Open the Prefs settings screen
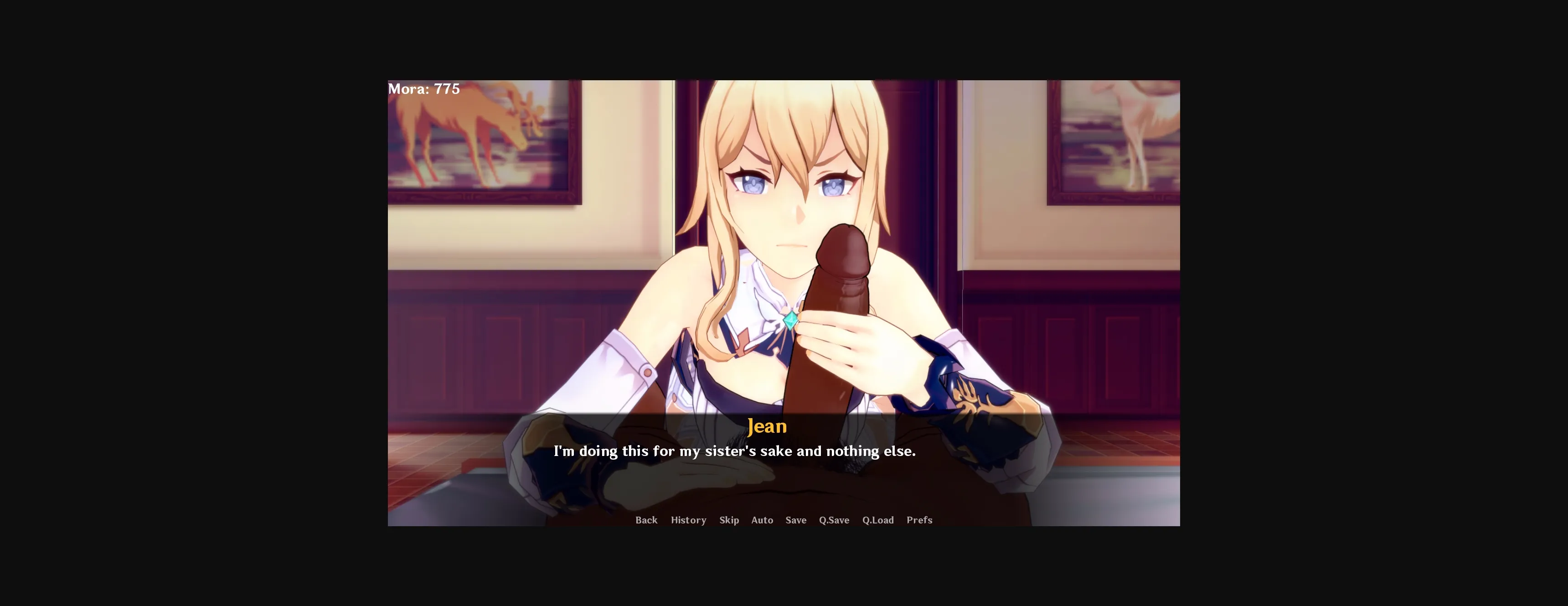Viewport: 1568px width, 606px height. pyautogui.click(x=919, y=520)
